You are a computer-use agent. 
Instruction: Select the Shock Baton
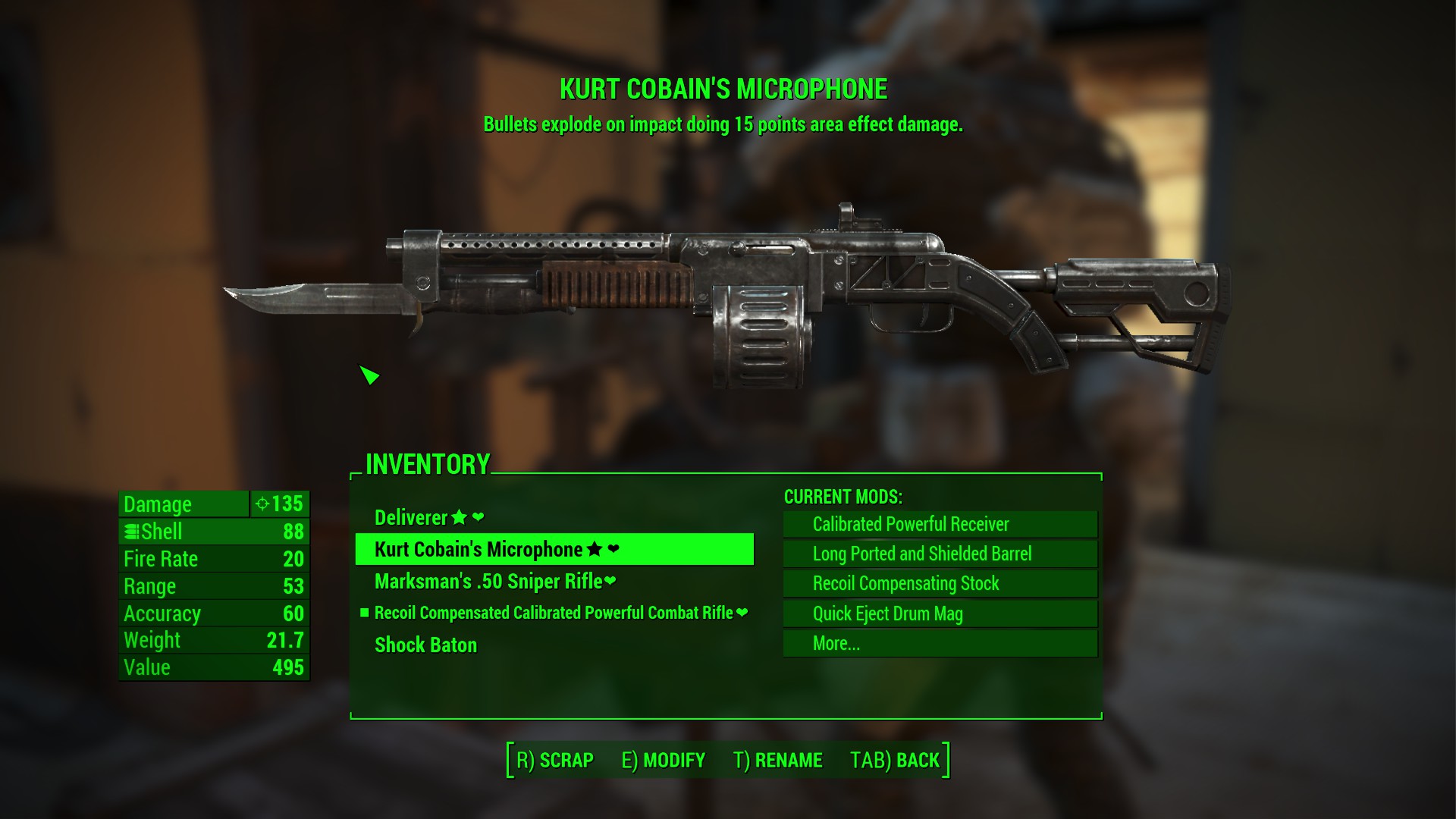pyautogui.click(x=425, y=645)
